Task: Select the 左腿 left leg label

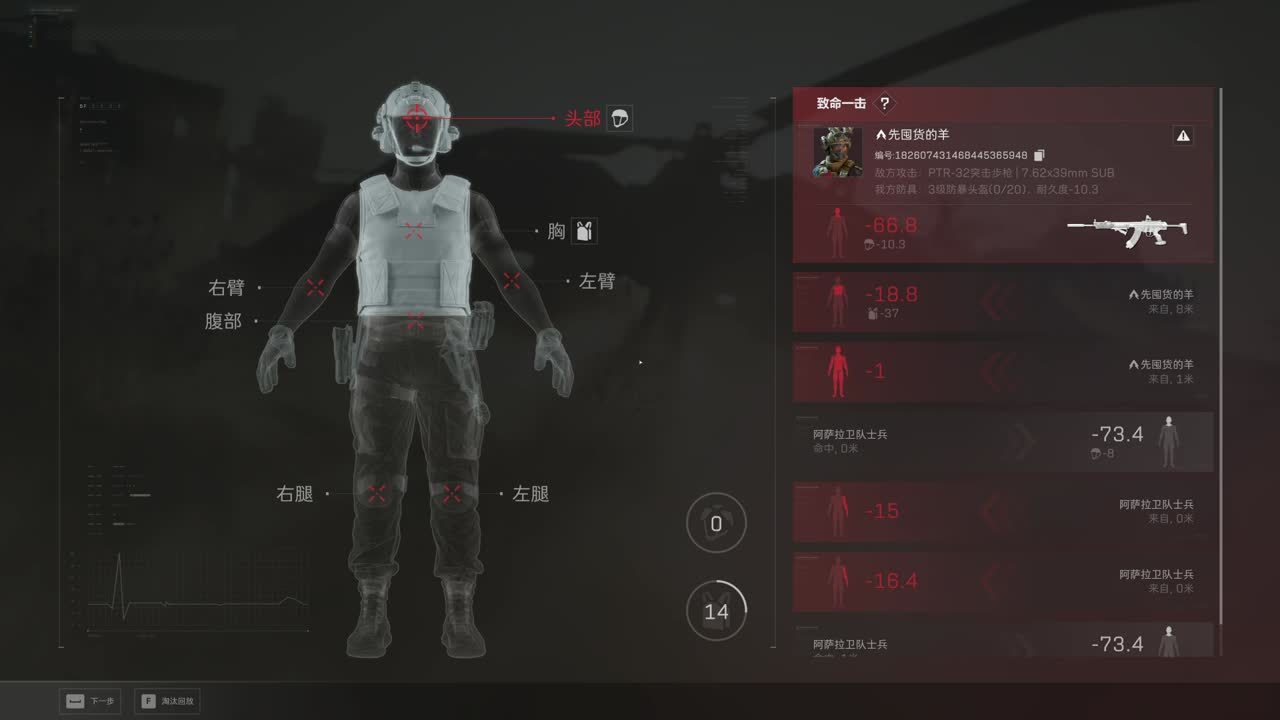Action: (530, 494)
